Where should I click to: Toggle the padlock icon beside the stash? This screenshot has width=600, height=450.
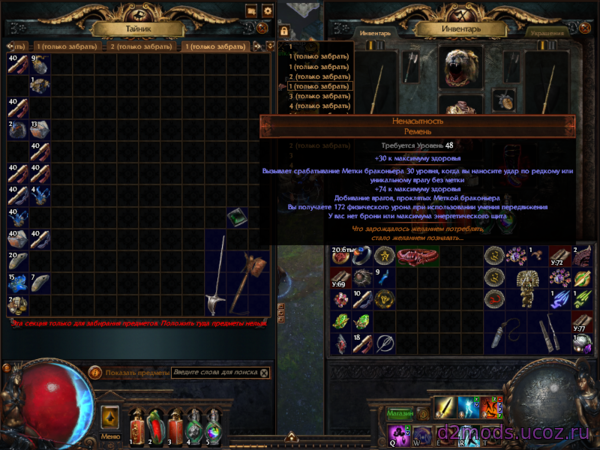[x=284, y=33]
